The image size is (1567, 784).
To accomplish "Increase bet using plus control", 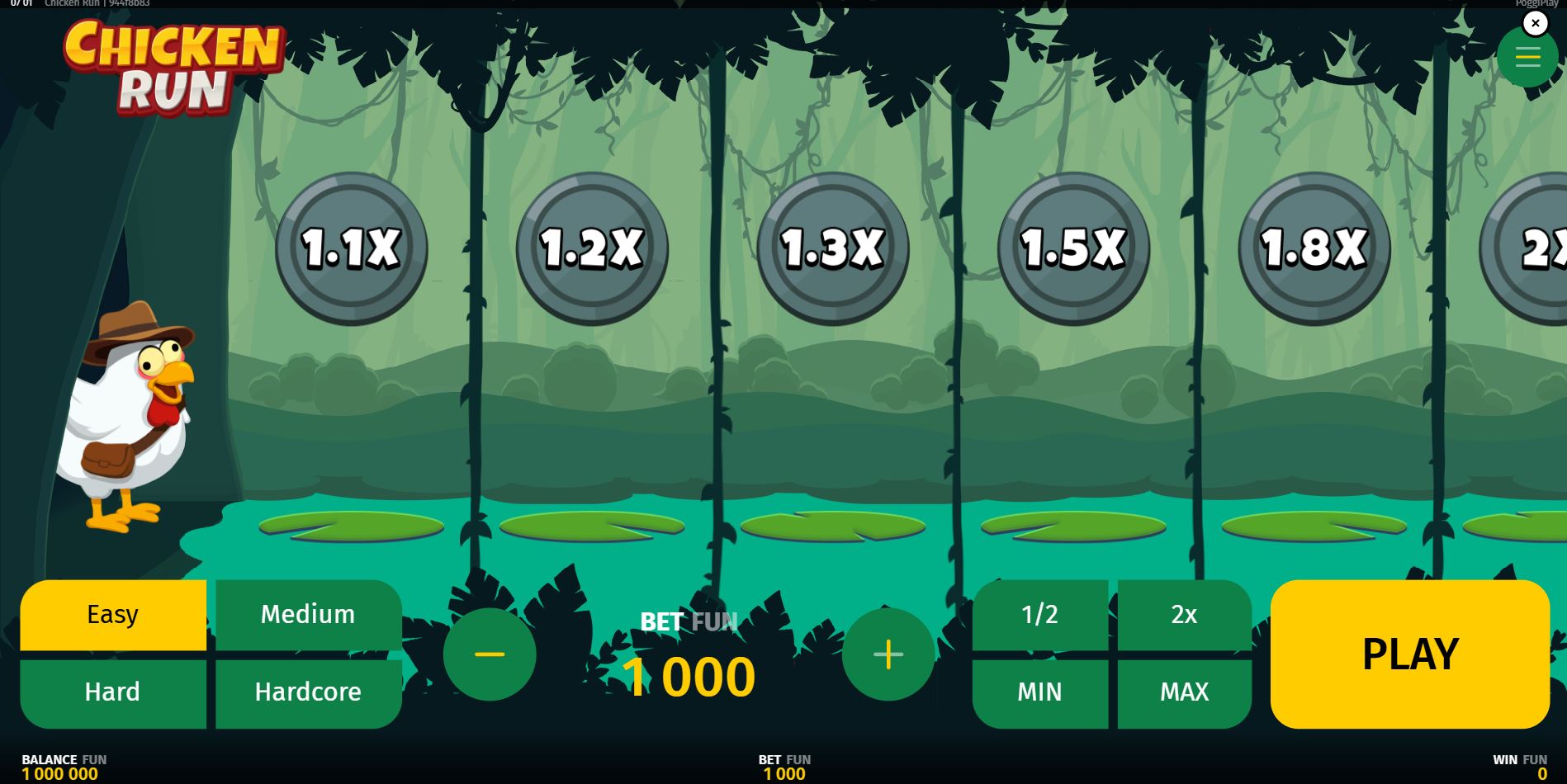I will click(x=889, y=654).
